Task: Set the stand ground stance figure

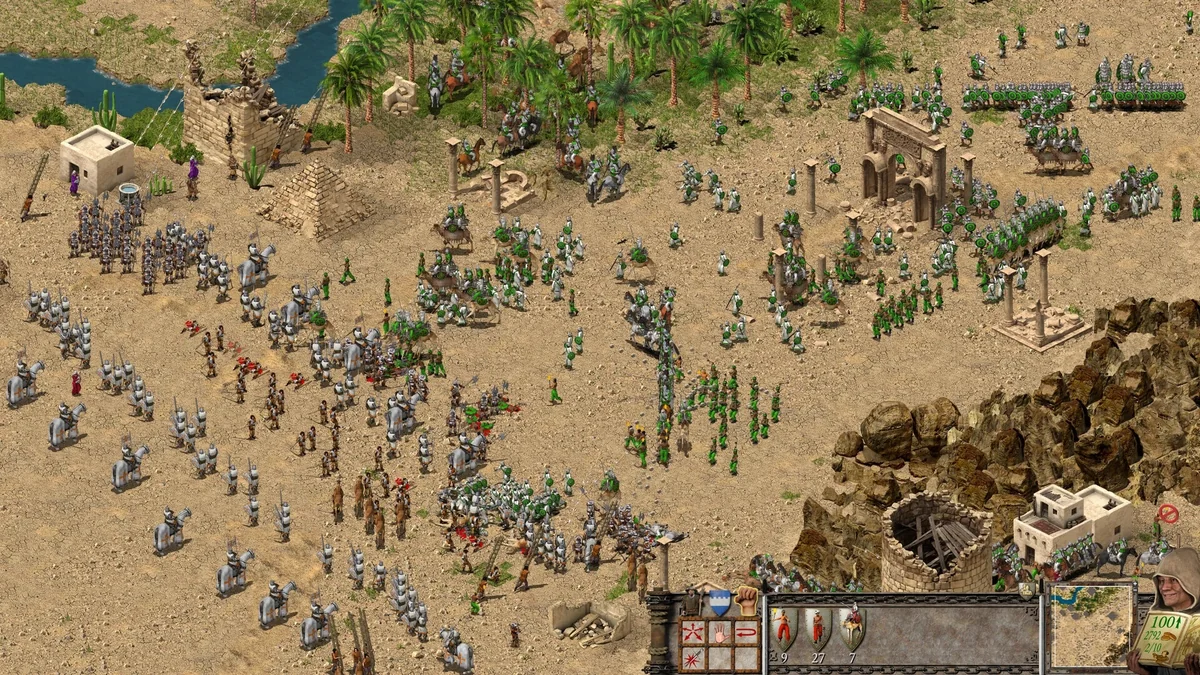Action: click(x=693, y=603)
